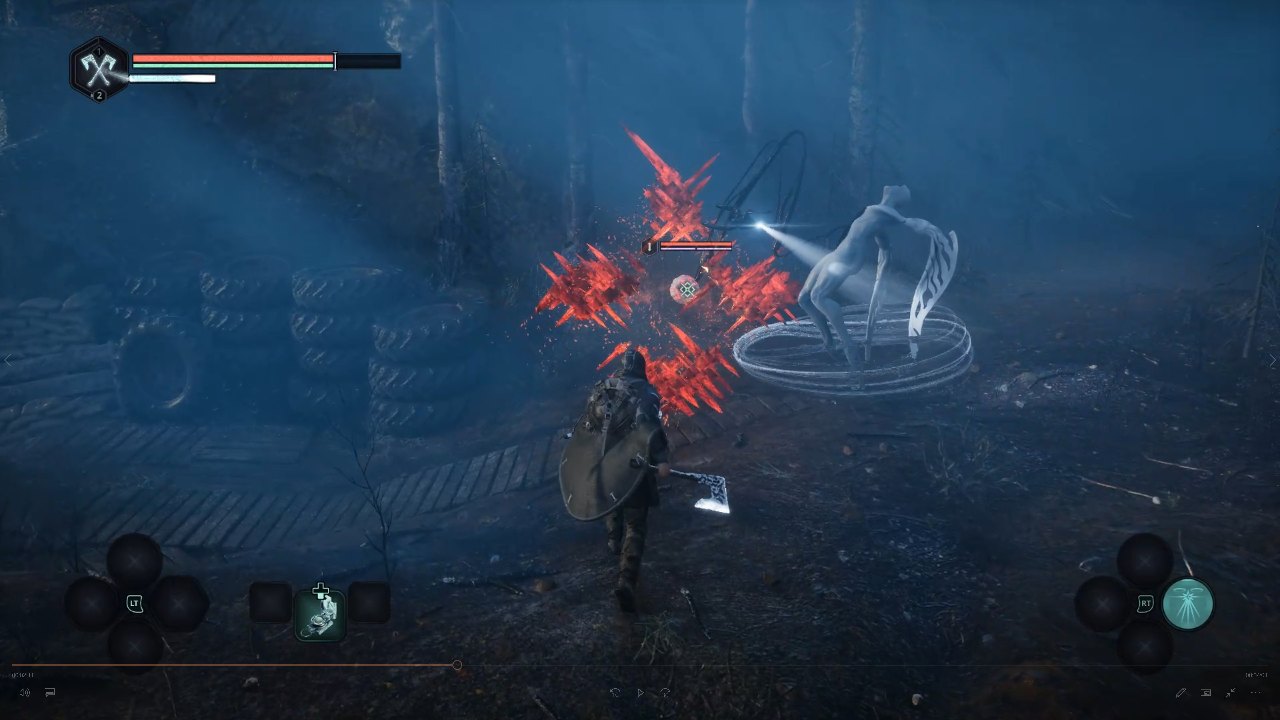Click the video play button
Screen dimensions: 1280x720
pos(640,692)
